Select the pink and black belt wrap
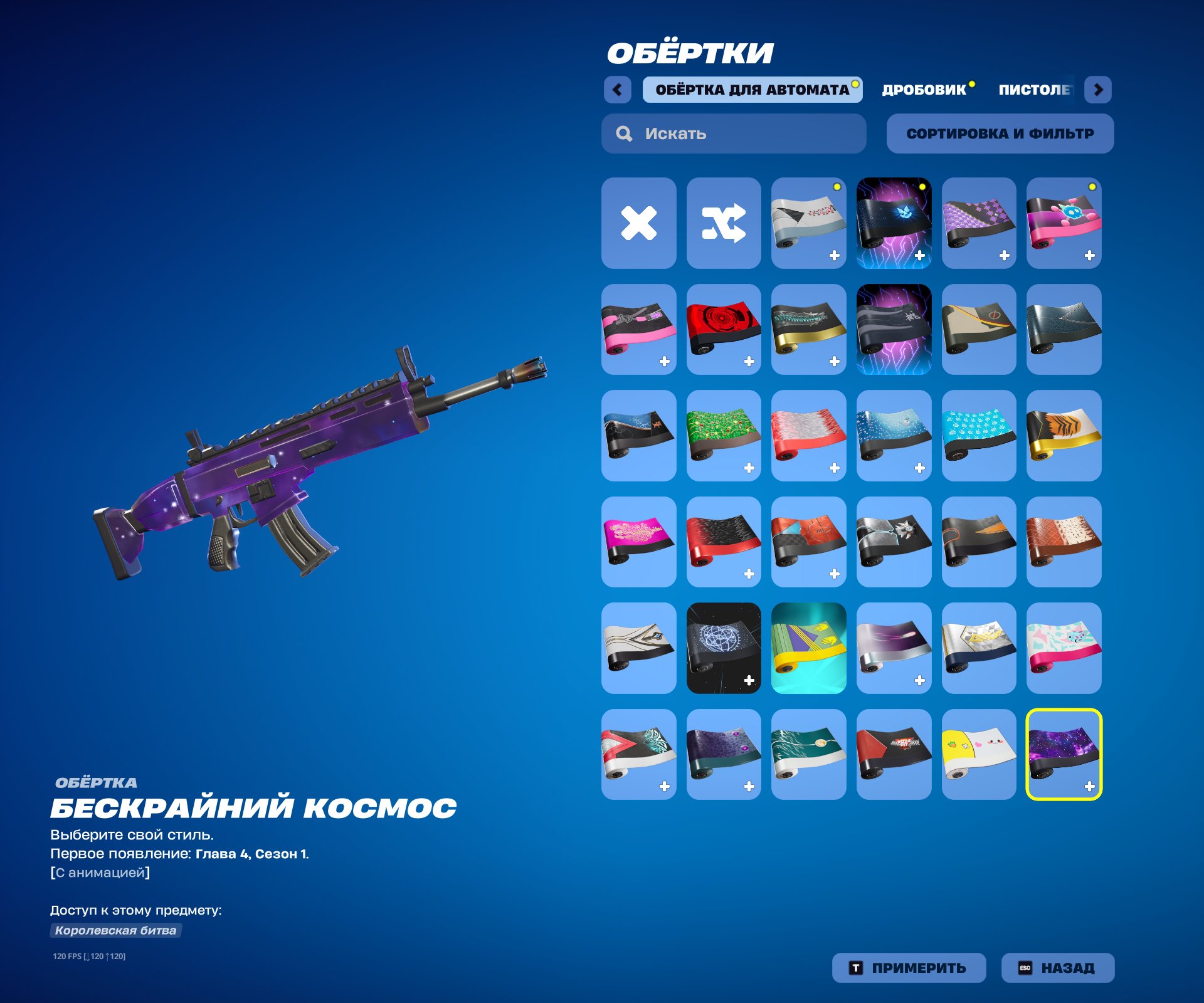This screenshot has width=1204, height=1003. click(638, 329)
